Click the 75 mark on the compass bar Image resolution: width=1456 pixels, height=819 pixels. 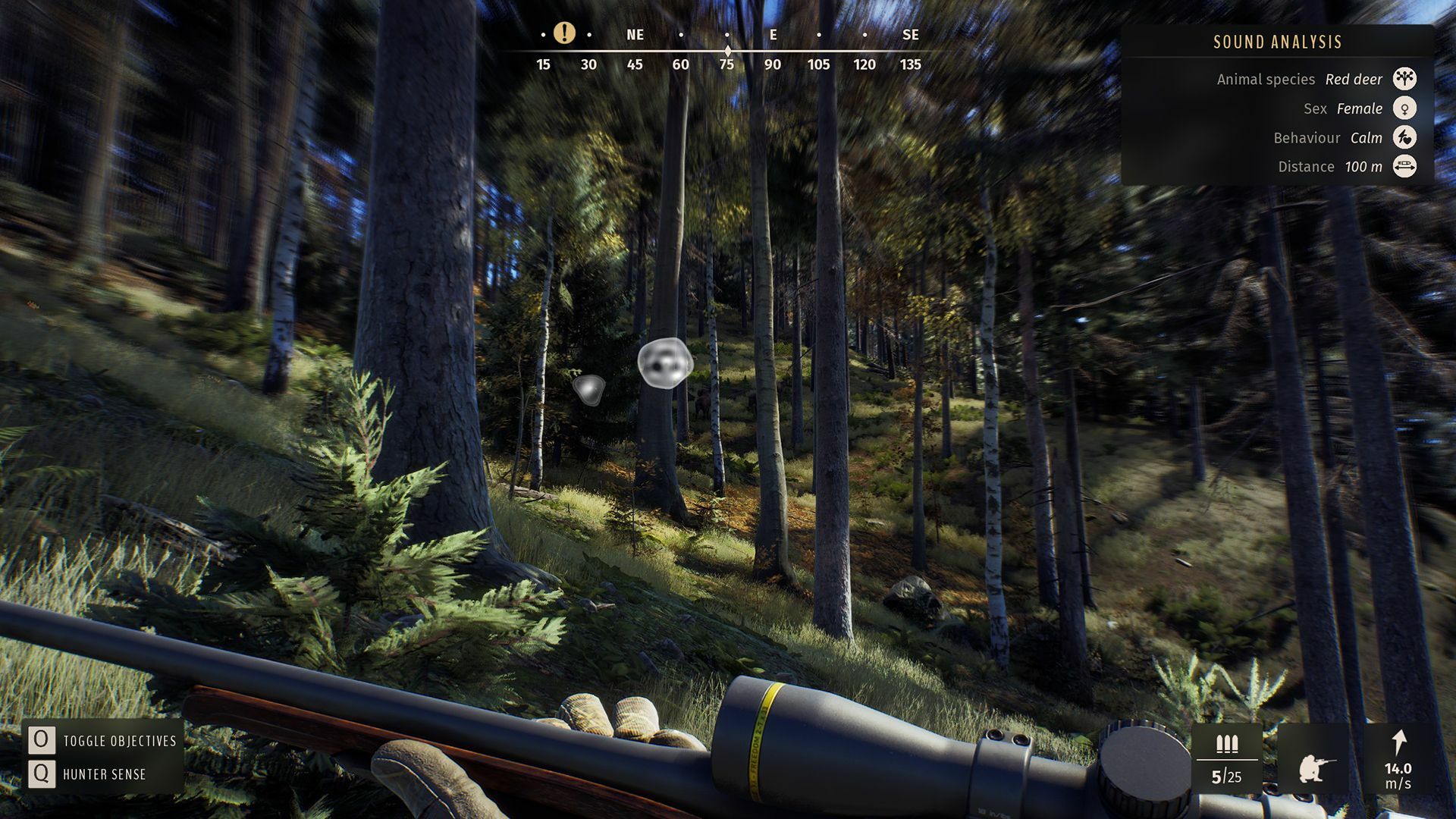click(726, 65)
